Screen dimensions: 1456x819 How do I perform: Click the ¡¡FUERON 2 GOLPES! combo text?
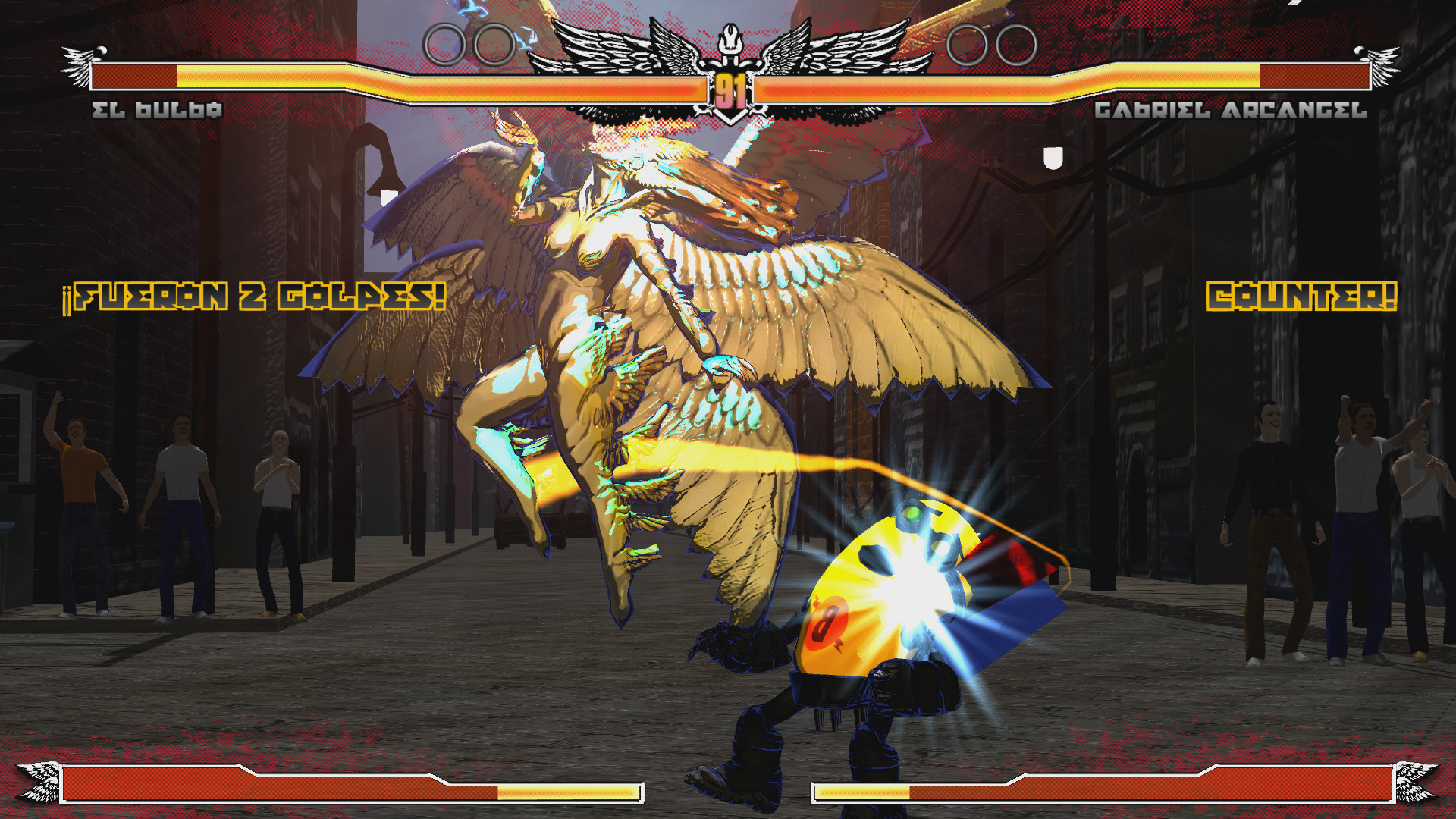[x=254, y=296]
